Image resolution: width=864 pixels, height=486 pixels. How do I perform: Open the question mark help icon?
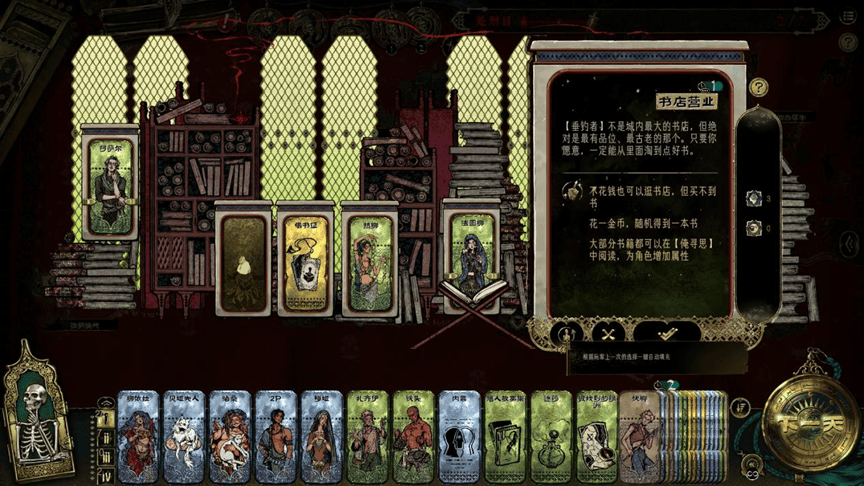(x=759, y=88)
